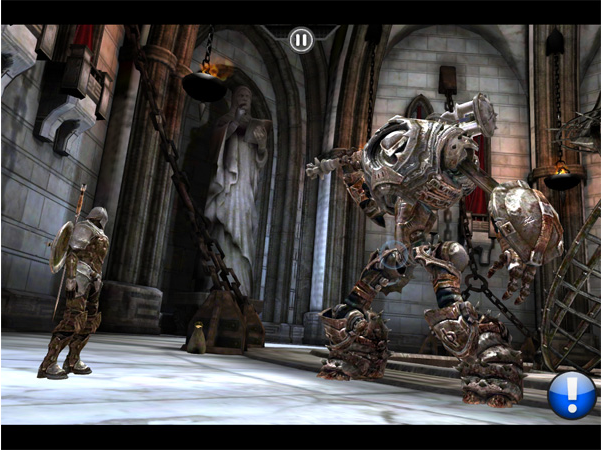Image resolution: width=603 pixels, height=450 pixels.
Task: Tap the blue exclamation mark button
Action: point(572,394)
